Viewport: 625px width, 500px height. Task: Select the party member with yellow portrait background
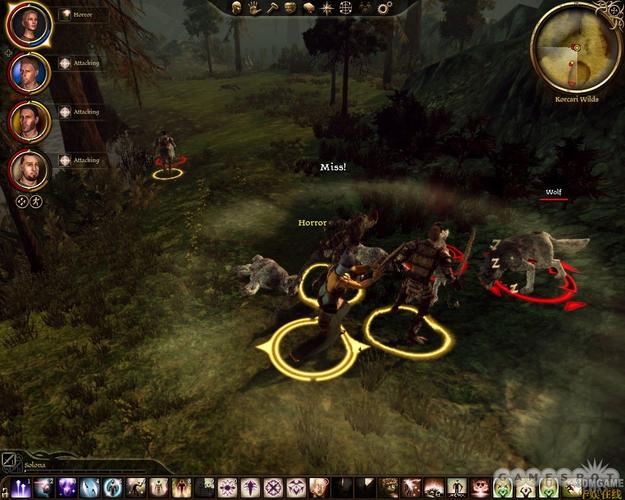point(28,120)
